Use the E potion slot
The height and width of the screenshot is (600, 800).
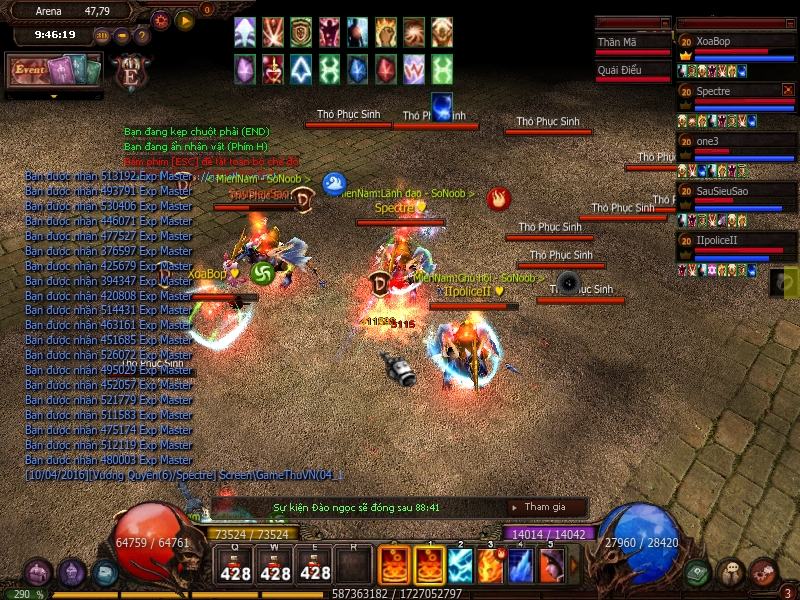point(315,567)
